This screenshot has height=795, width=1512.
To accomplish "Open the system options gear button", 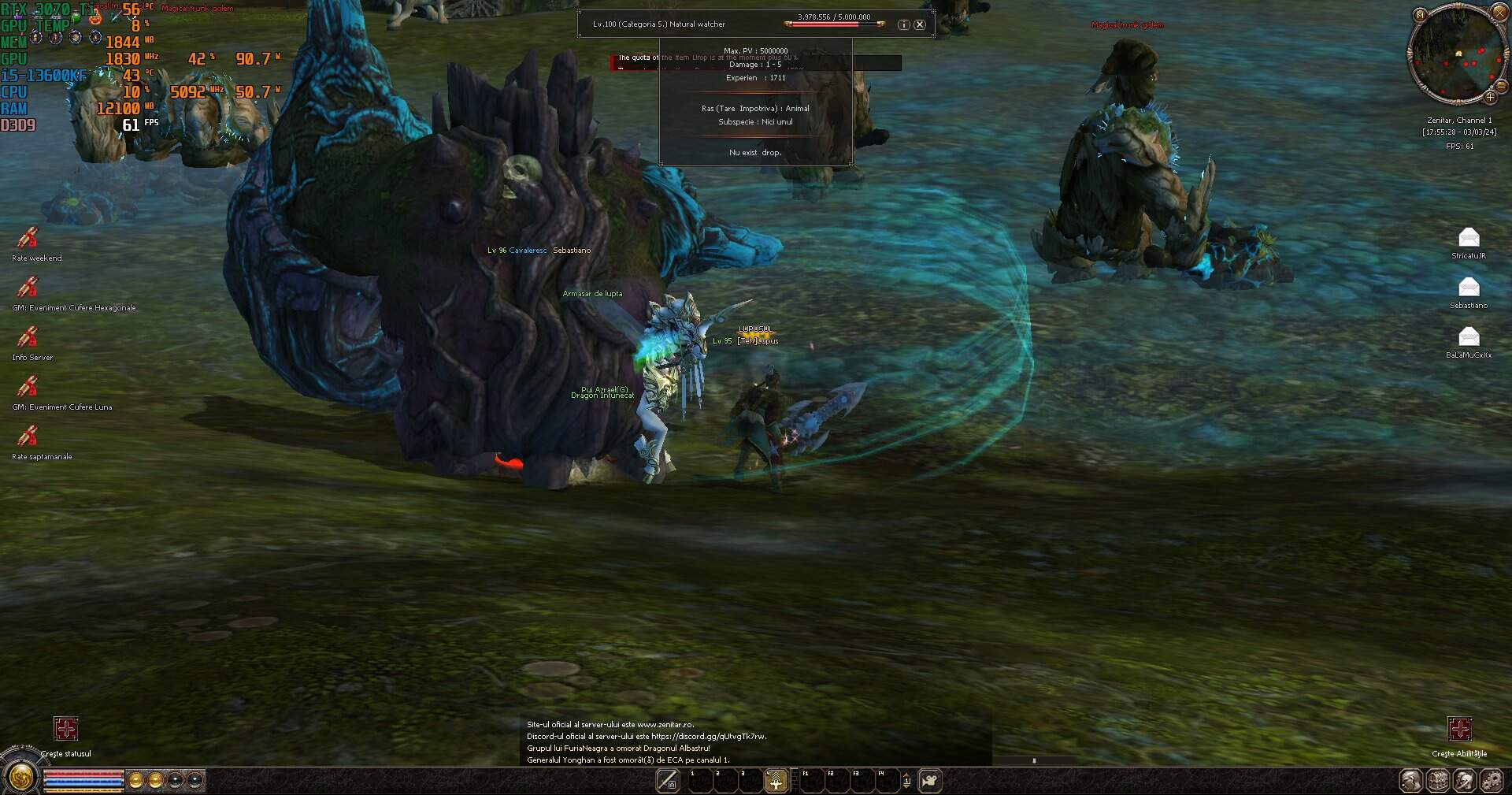I will coord(1491,781).
